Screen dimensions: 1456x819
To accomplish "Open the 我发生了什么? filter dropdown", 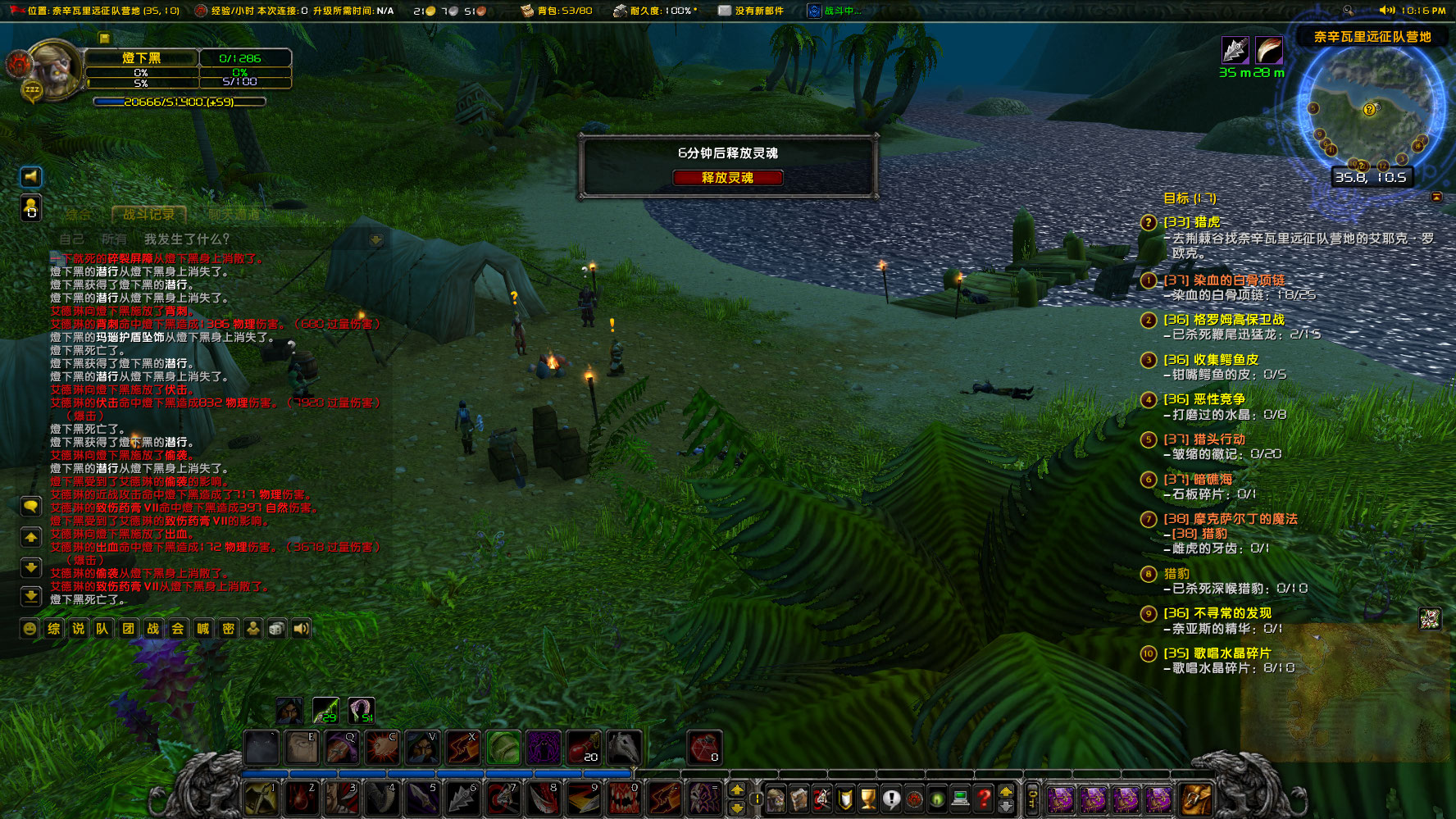I will pyautogui.click(x=184, y=238).
